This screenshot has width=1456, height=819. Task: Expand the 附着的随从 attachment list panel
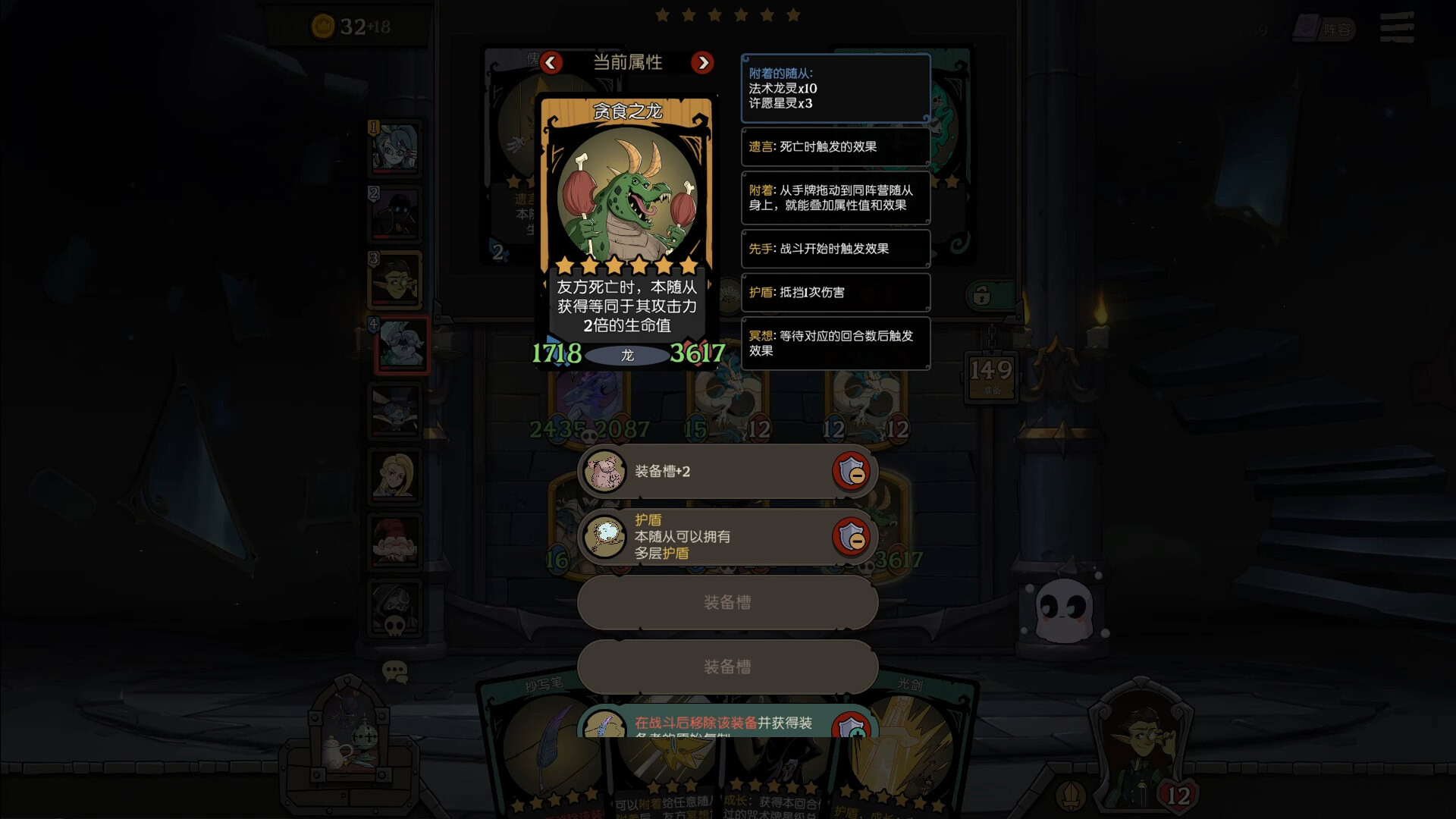(835, 89)
